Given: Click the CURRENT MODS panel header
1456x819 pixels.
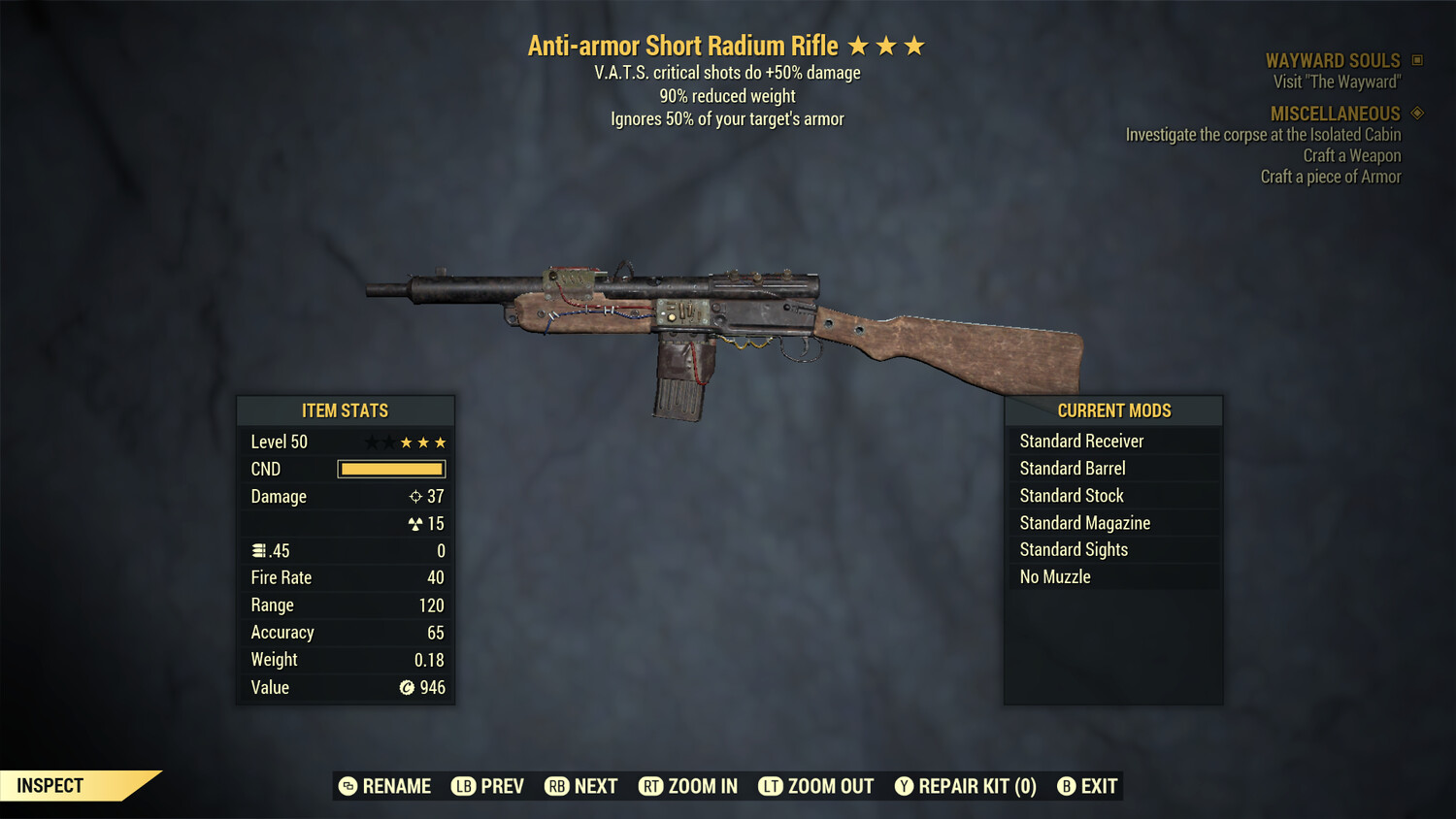Looking at the screenshot, I should 1113,409.
